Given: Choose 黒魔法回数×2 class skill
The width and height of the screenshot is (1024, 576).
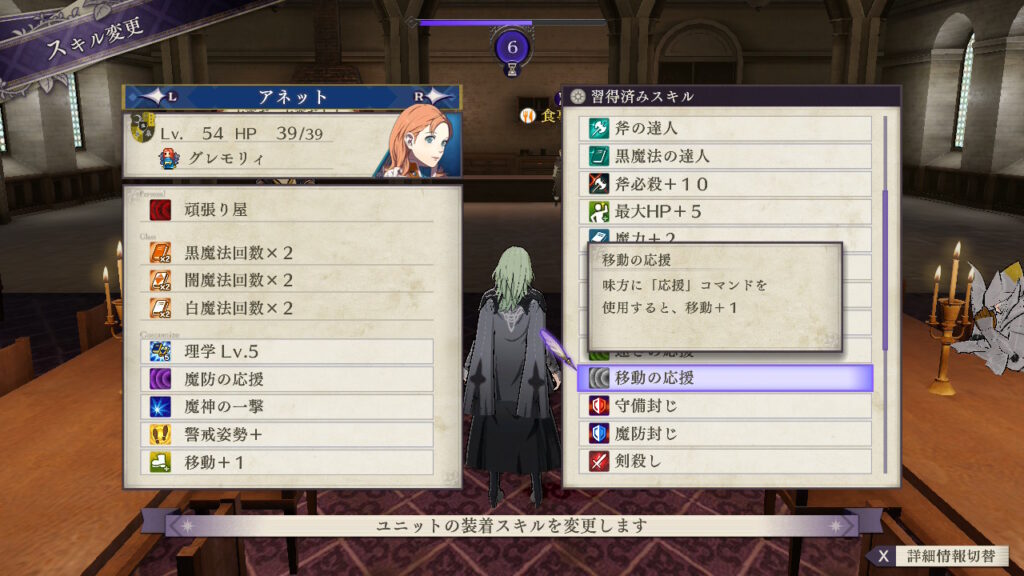Looking at the screenshot, I should tap(290, 253).
